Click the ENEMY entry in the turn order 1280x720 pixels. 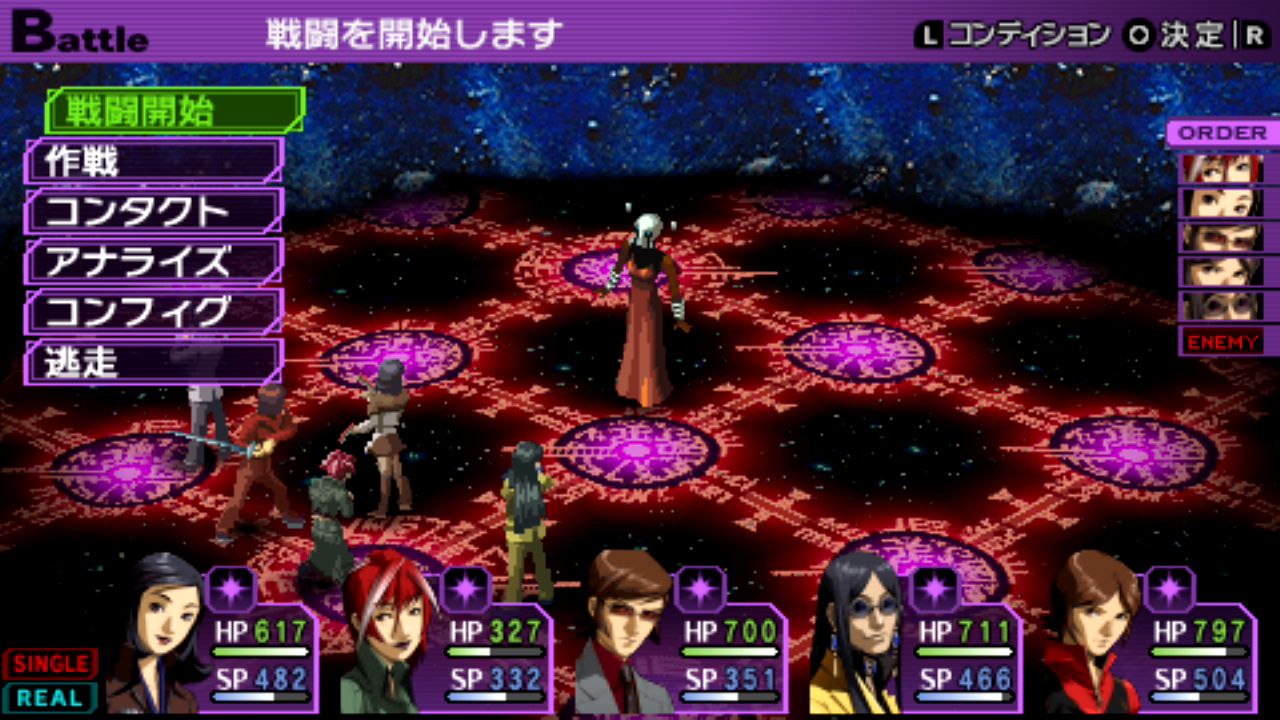pyautogui.click(x=1222, y=342)
